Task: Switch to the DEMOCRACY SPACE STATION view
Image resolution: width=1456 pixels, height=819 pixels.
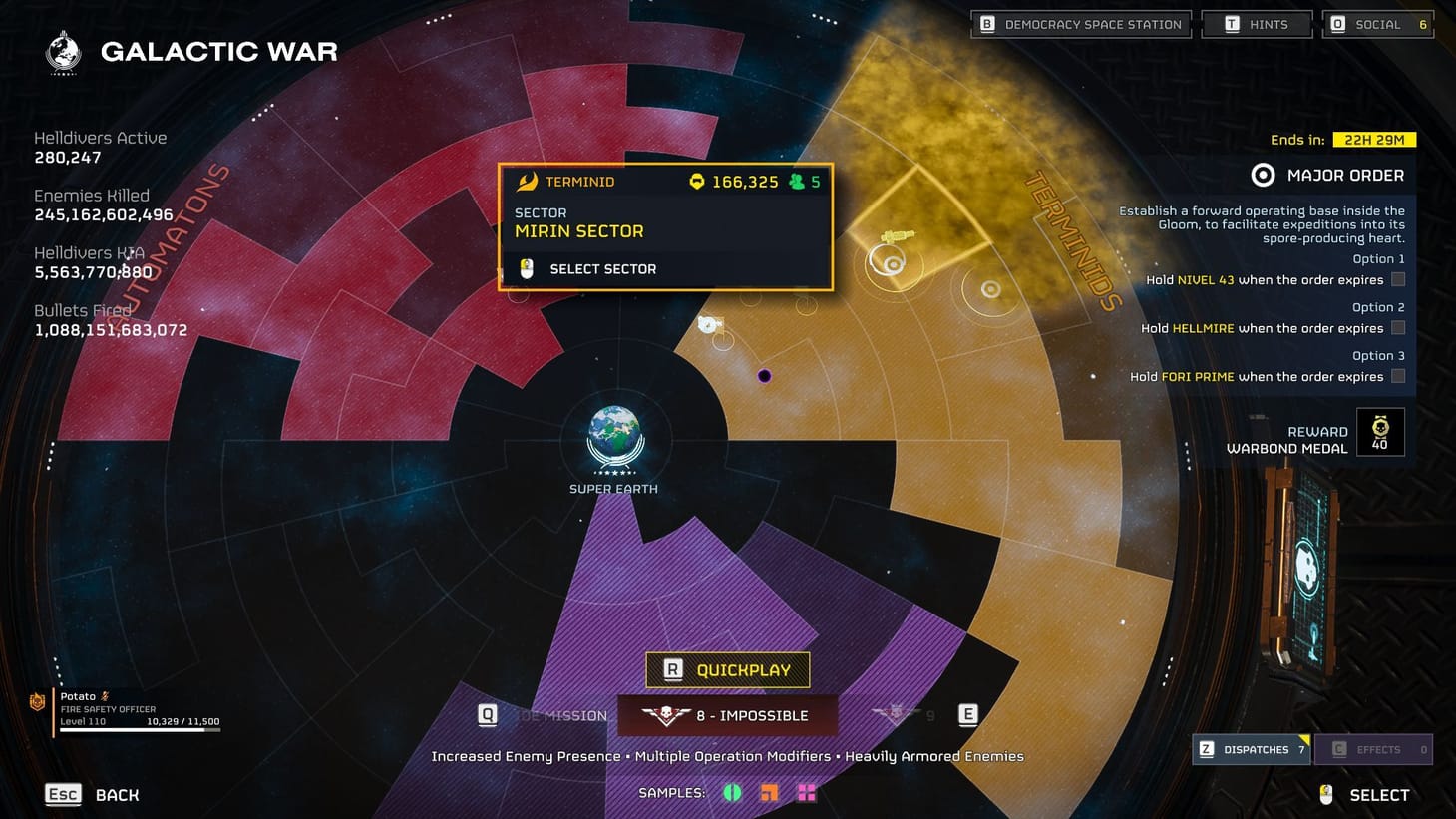Action: 1080,23
